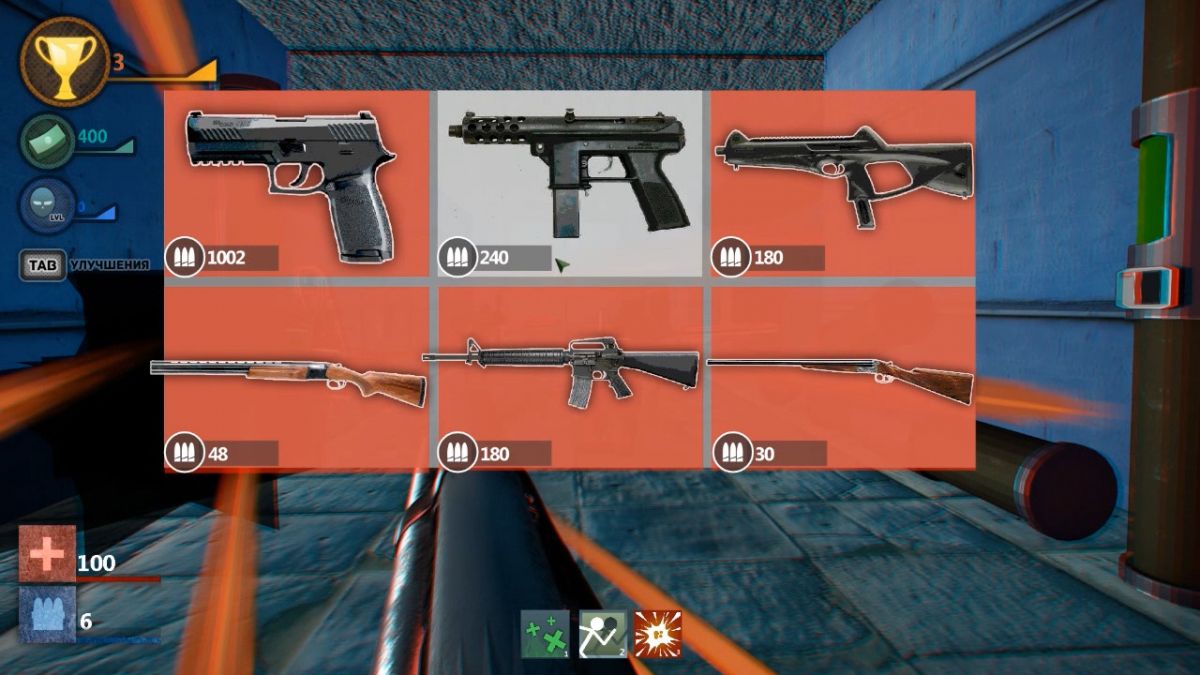
Task: Pick the double-barrel shotgun with 30 shells
Action: (x=843, y=378)
